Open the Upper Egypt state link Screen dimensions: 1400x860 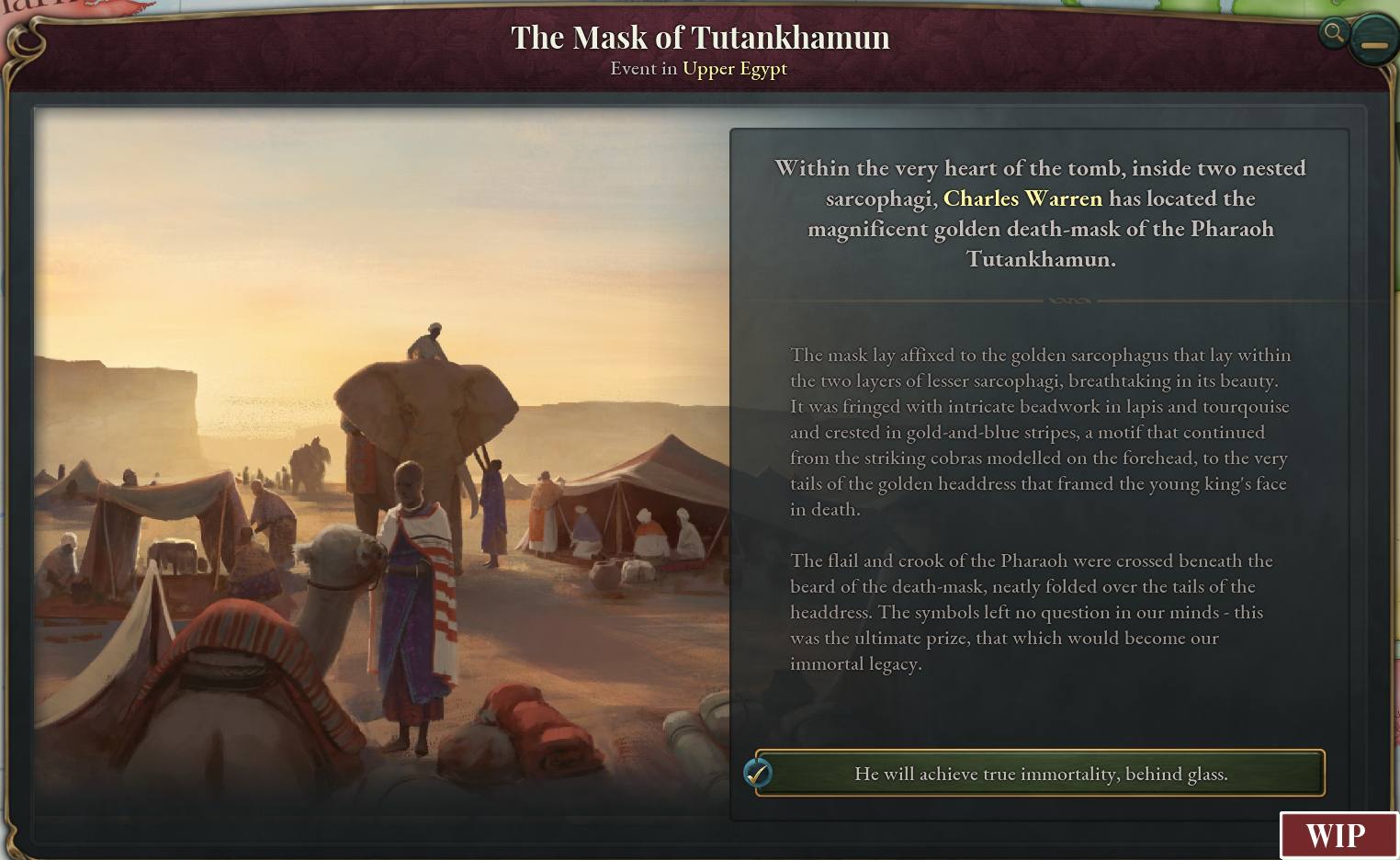(734, 69)
